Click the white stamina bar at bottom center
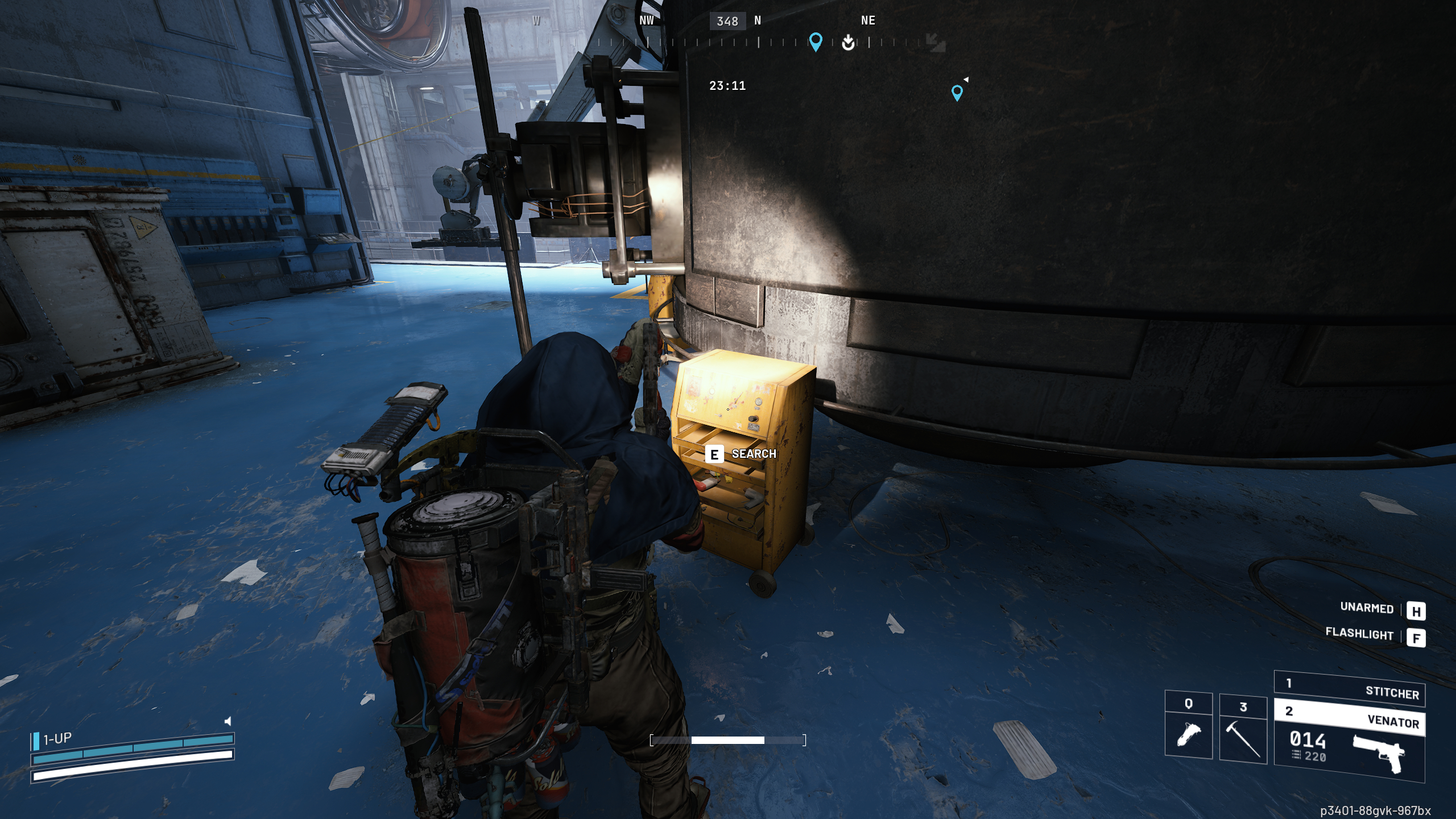The width and height of the screenshot is (1456, 819). (x=728, y=741)
